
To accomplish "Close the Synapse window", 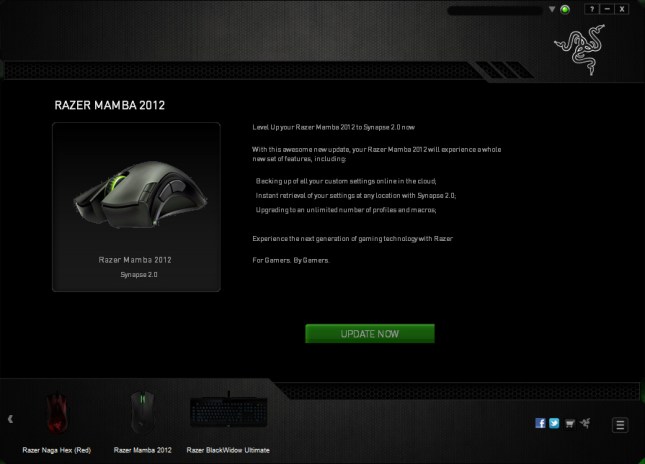I will (x=622, y=9).
